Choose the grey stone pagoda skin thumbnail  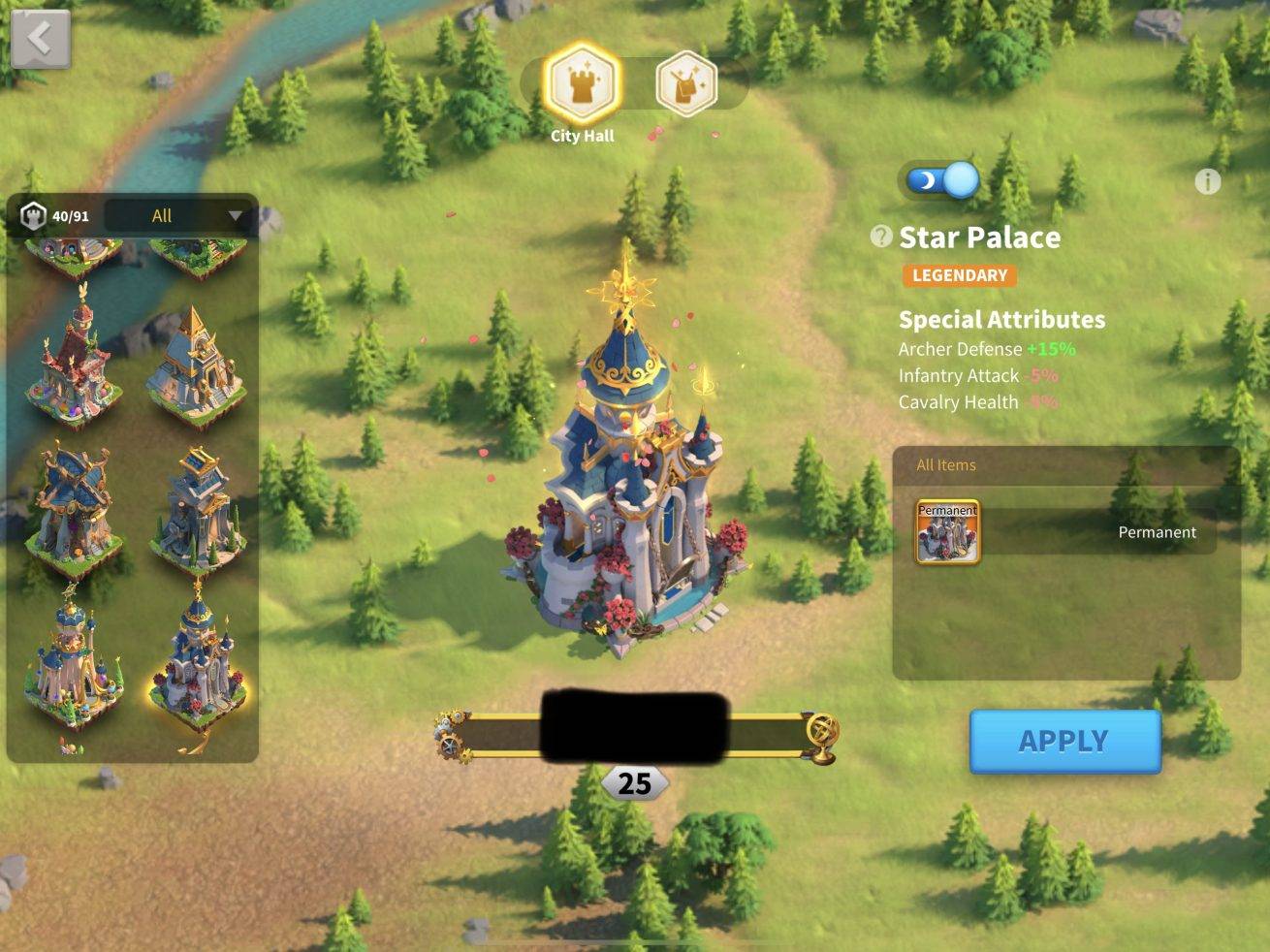[197, 509]
